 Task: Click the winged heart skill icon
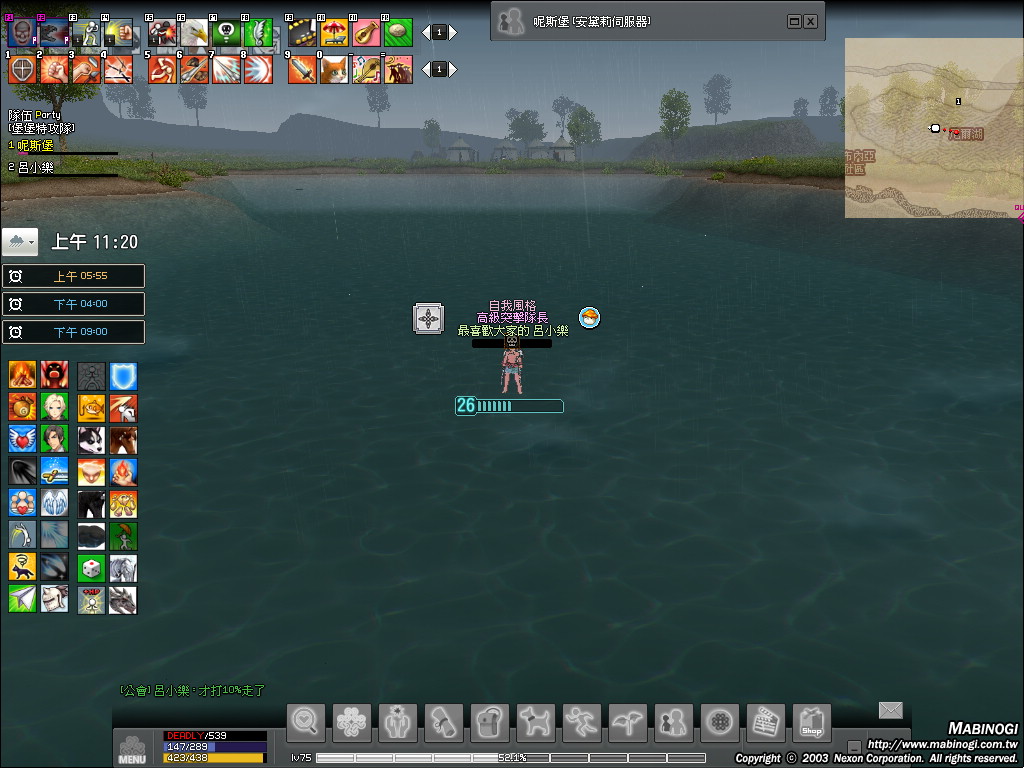pyautogui.click(x=23, y=440)
